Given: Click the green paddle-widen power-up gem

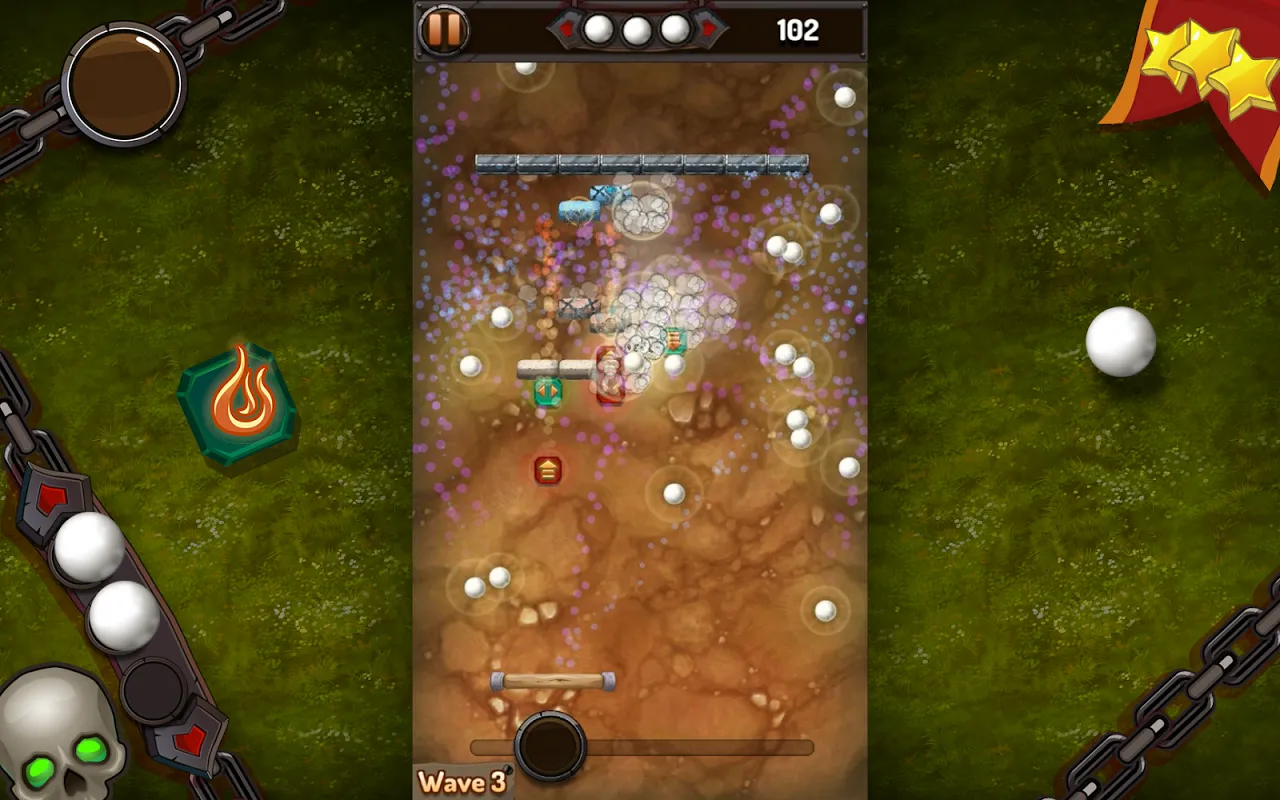Looking at the screenshot, I should 547,391.
